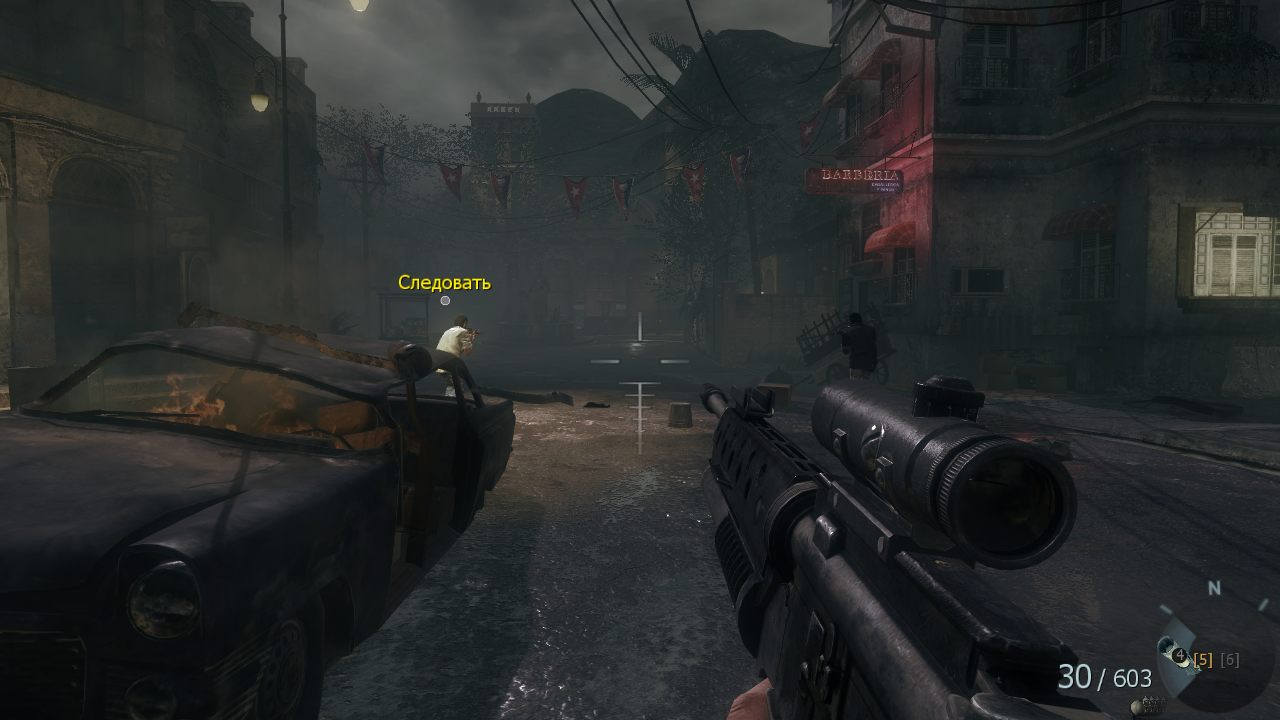Click the yellow Следовать objective text
This screenshot has width=1280, height=720.
coord(443,282)
